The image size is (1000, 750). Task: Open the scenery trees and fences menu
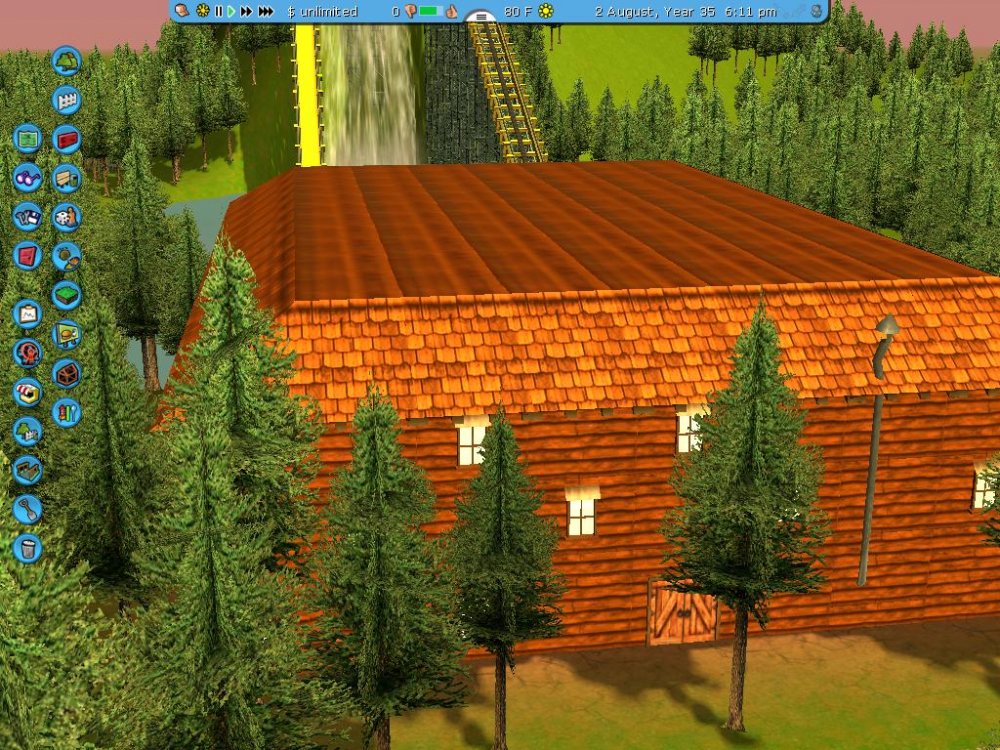[x=27, y=431]
